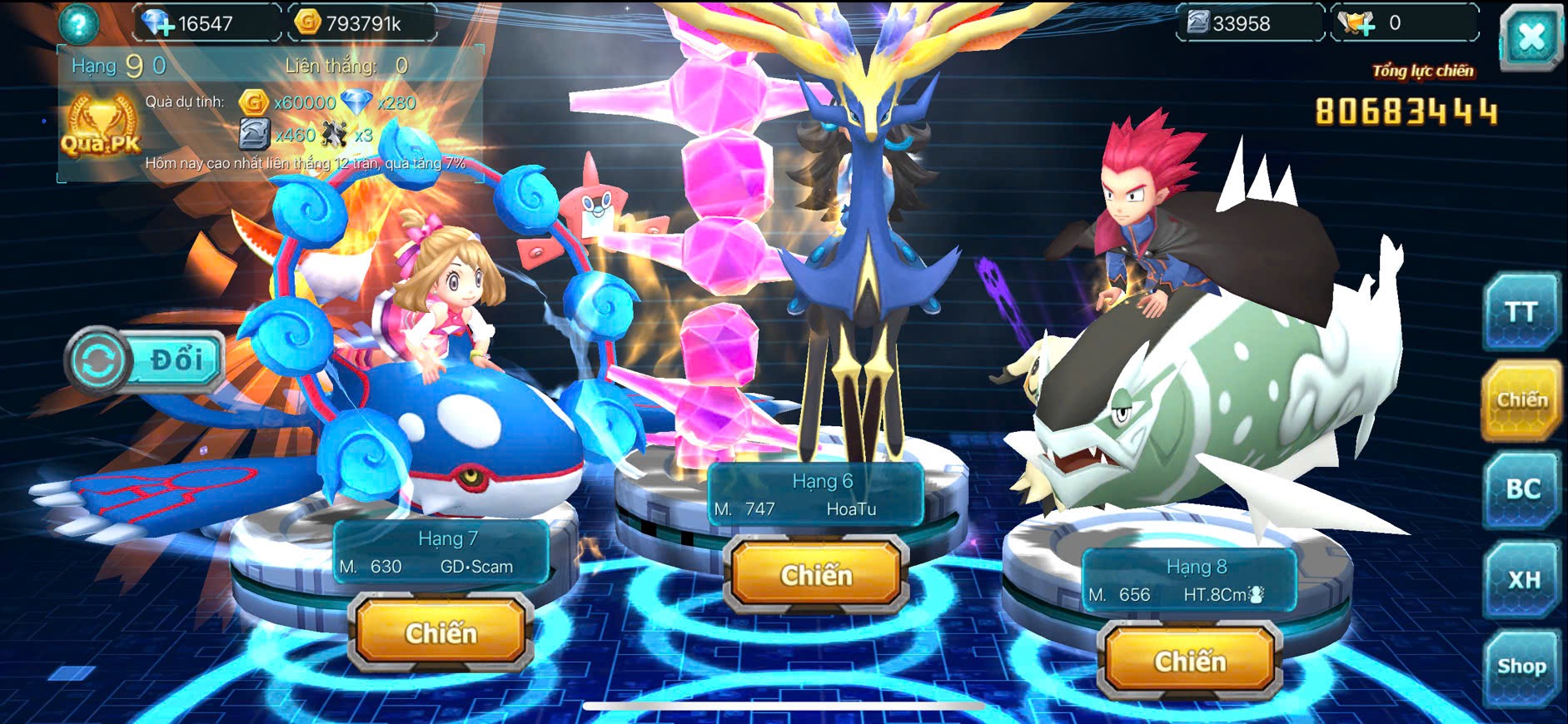1568x724 pixels.
Task: View rank 8 HT.8Cm's info panel
Action: [x=1188, y=582]
